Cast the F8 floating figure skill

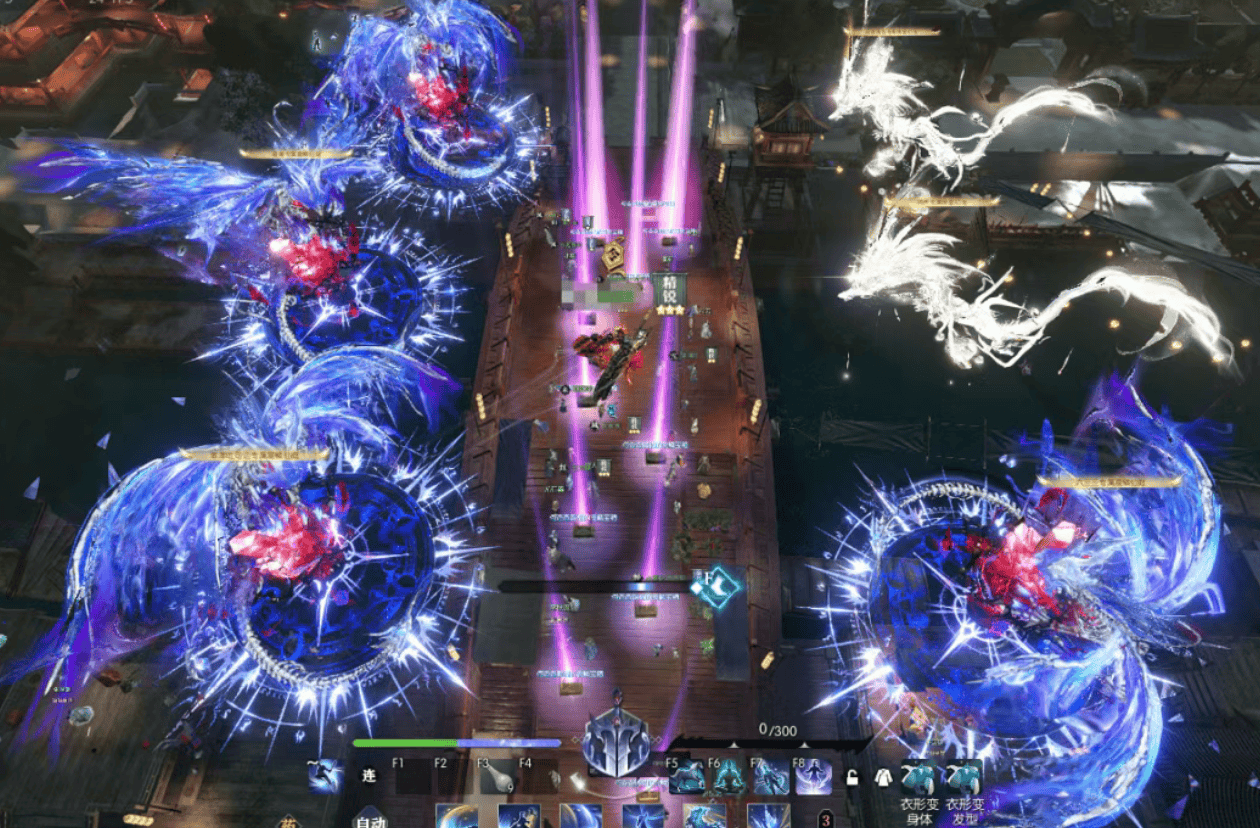point(813,778)
